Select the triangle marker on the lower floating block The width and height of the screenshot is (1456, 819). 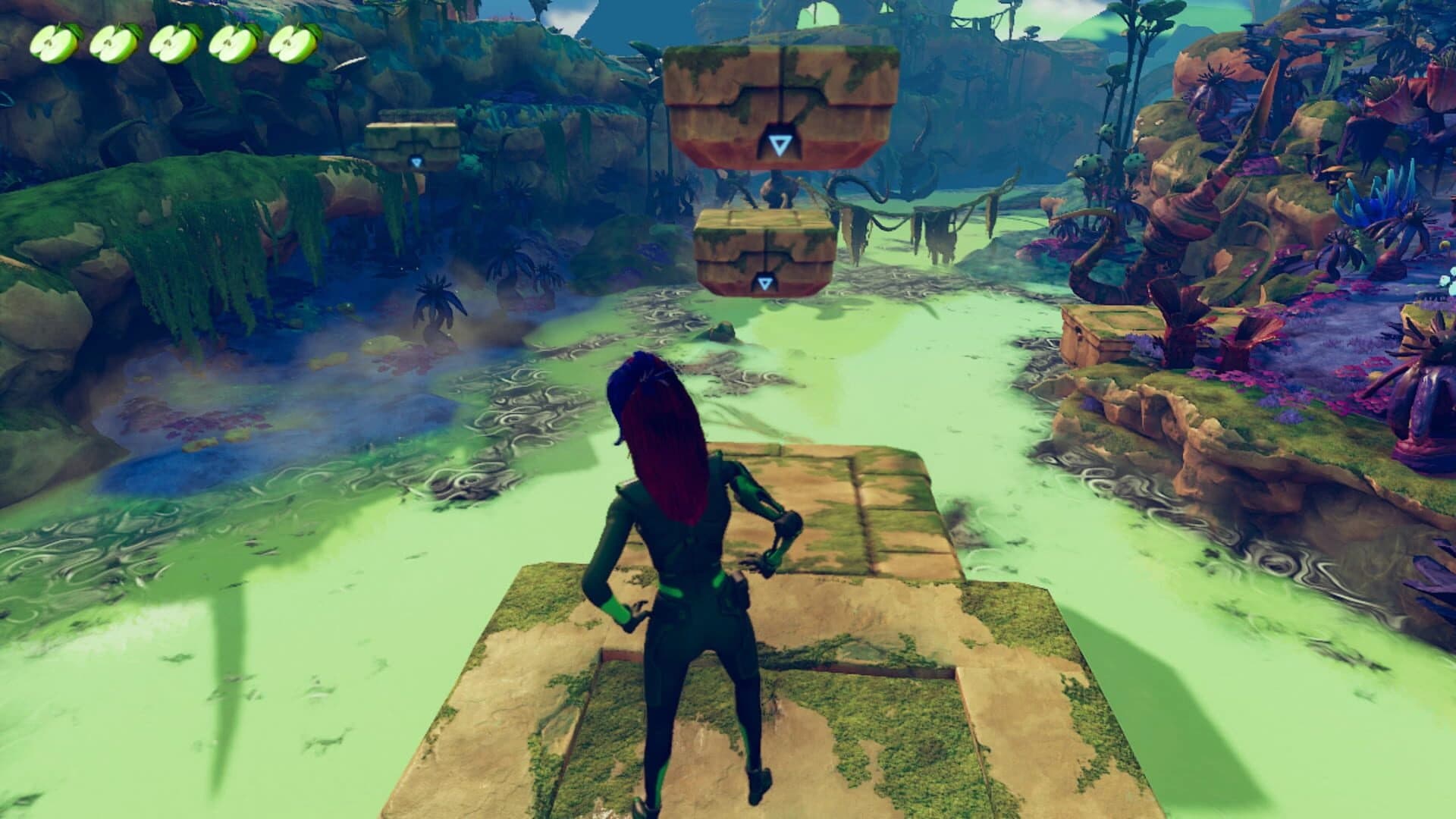(766, 281)
